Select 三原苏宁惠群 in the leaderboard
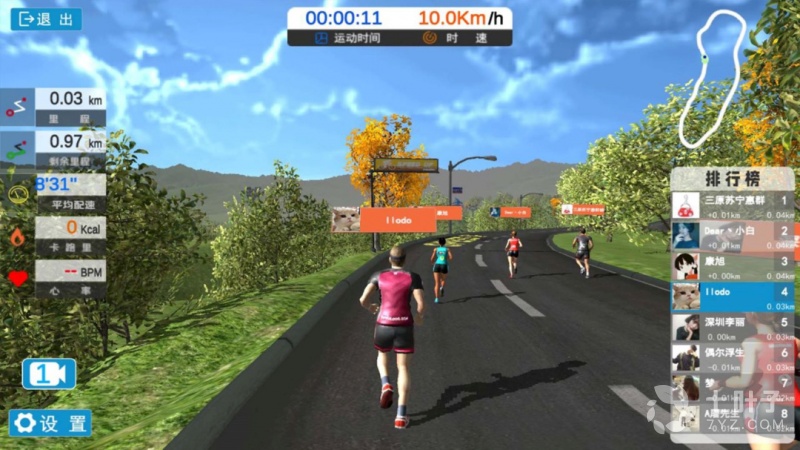The image size is (800, 450). [732, 205]
